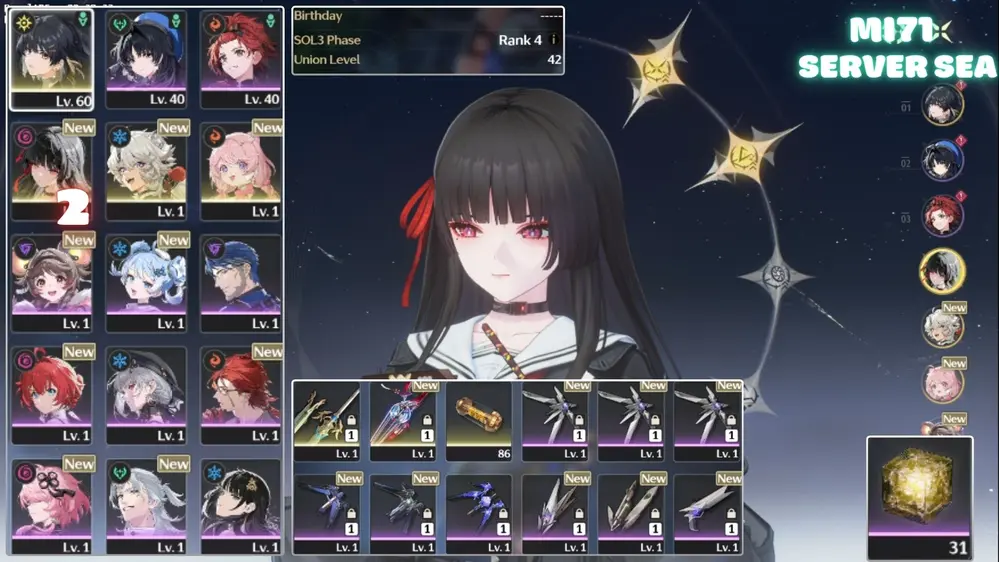
Task: Select the Lv. 60 black-haired character card
Action: pyautogui.click(x=51, y=58)
